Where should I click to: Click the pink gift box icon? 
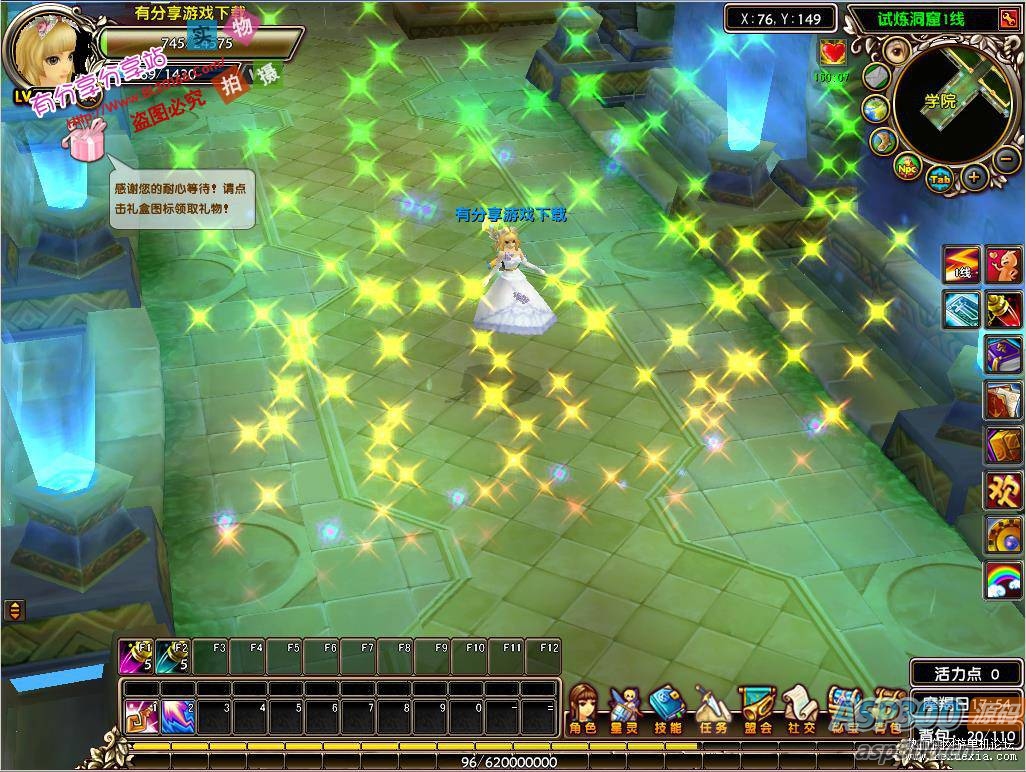click(87, 141)
